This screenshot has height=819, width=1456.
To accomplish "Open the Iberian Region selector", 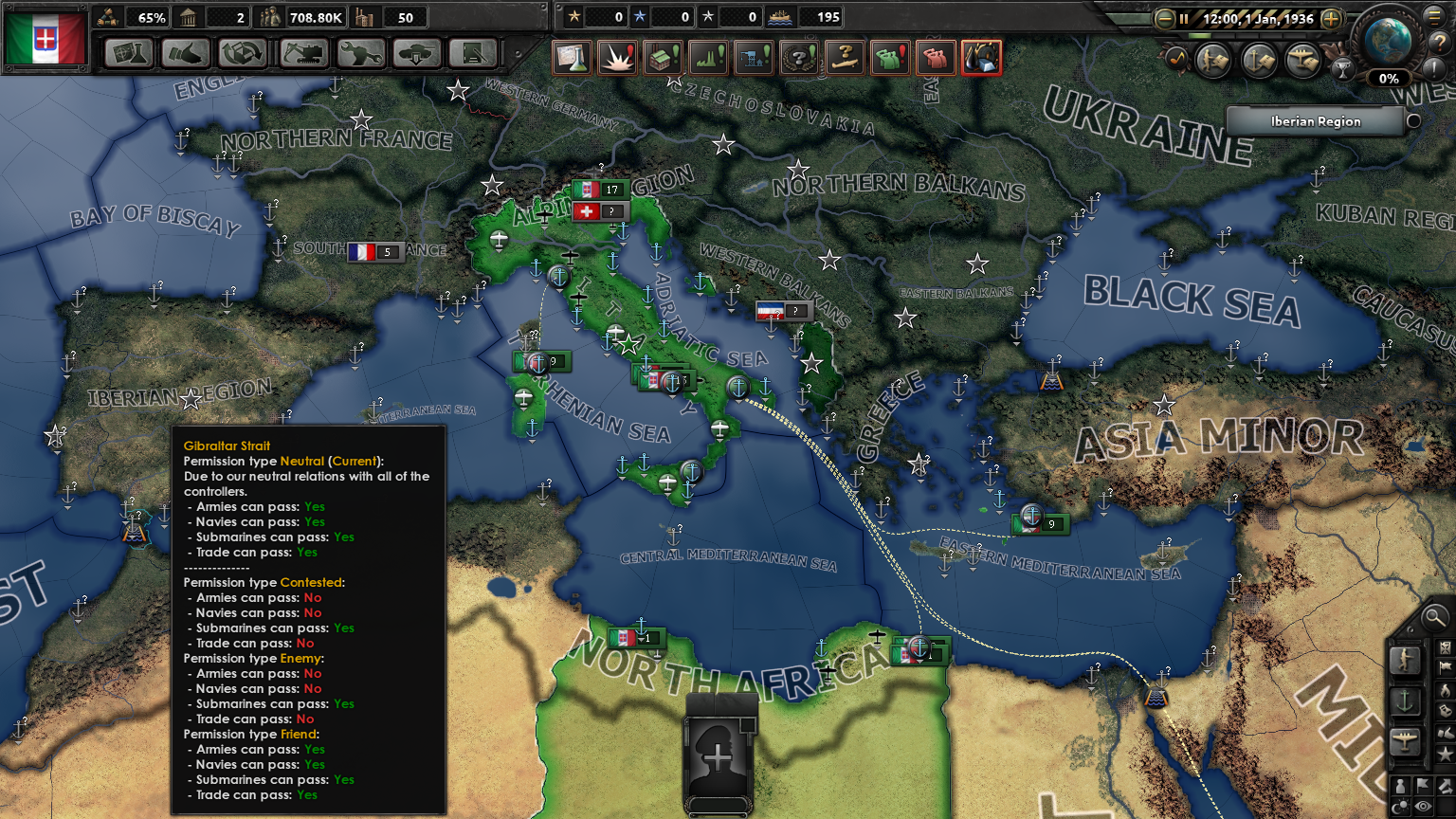I will click(1316, 121).
